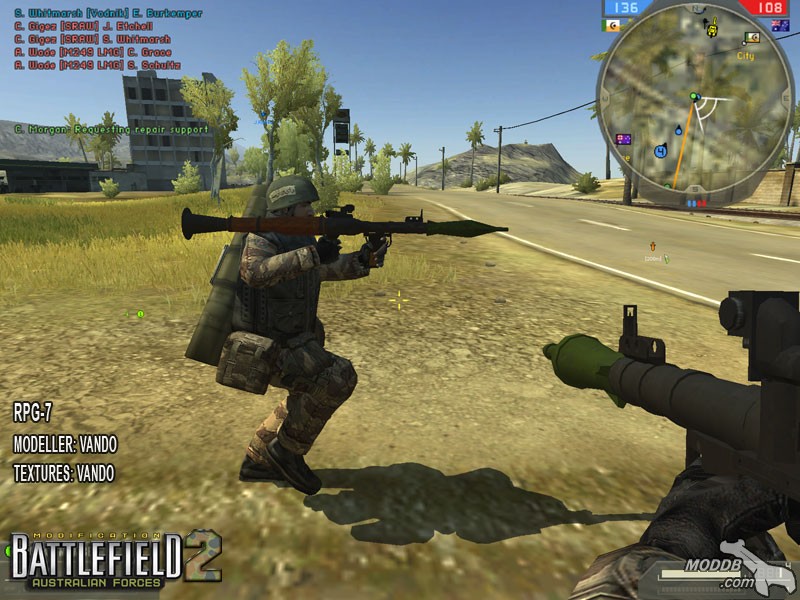Image resolution: width=800 pixels, height=600 pixels.
Task: Click C. Morgan's repair support chat message
Action: [x=112, y=129]
